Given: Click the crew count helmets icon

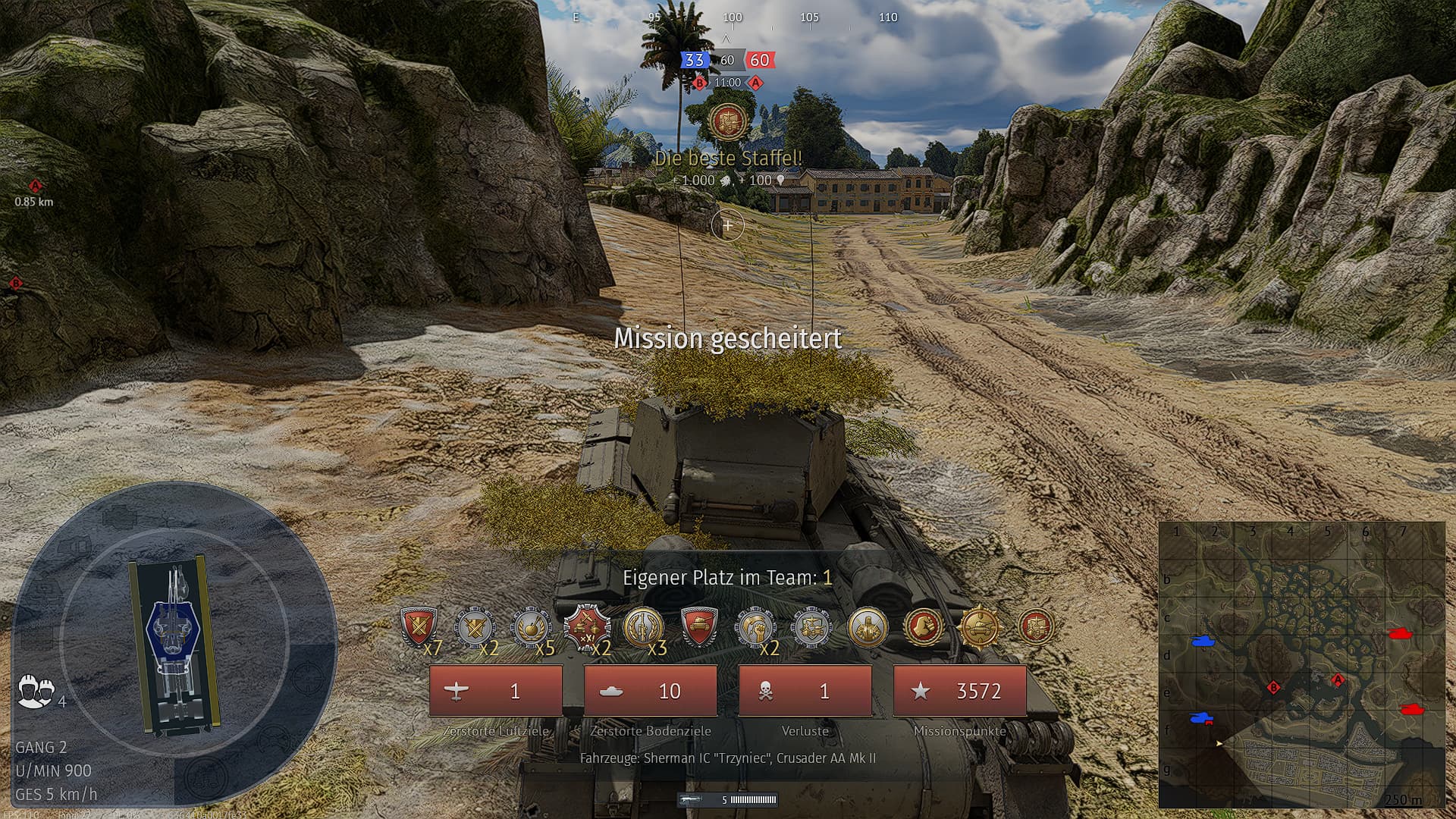Looking at the screenshot, I should [x=36, y=691].
